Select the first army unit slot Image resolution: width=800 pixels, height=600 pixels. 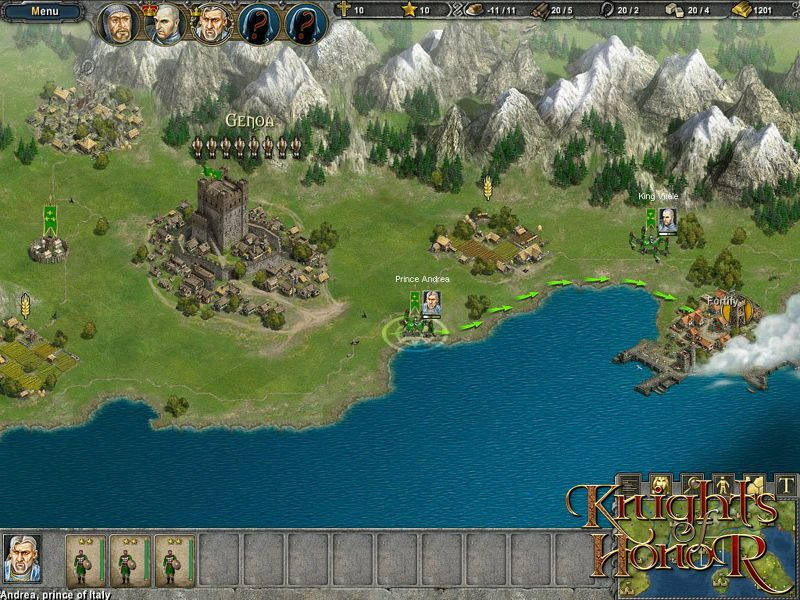click(85, 560)
